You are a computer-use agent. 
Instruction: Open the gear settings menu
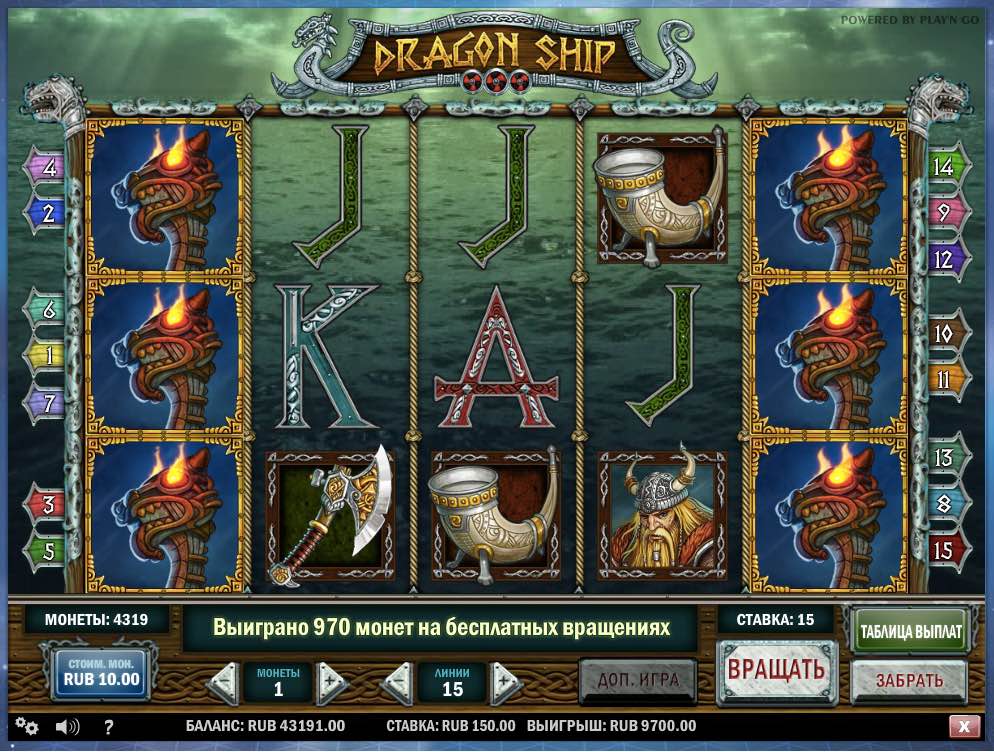coord(27,726)
